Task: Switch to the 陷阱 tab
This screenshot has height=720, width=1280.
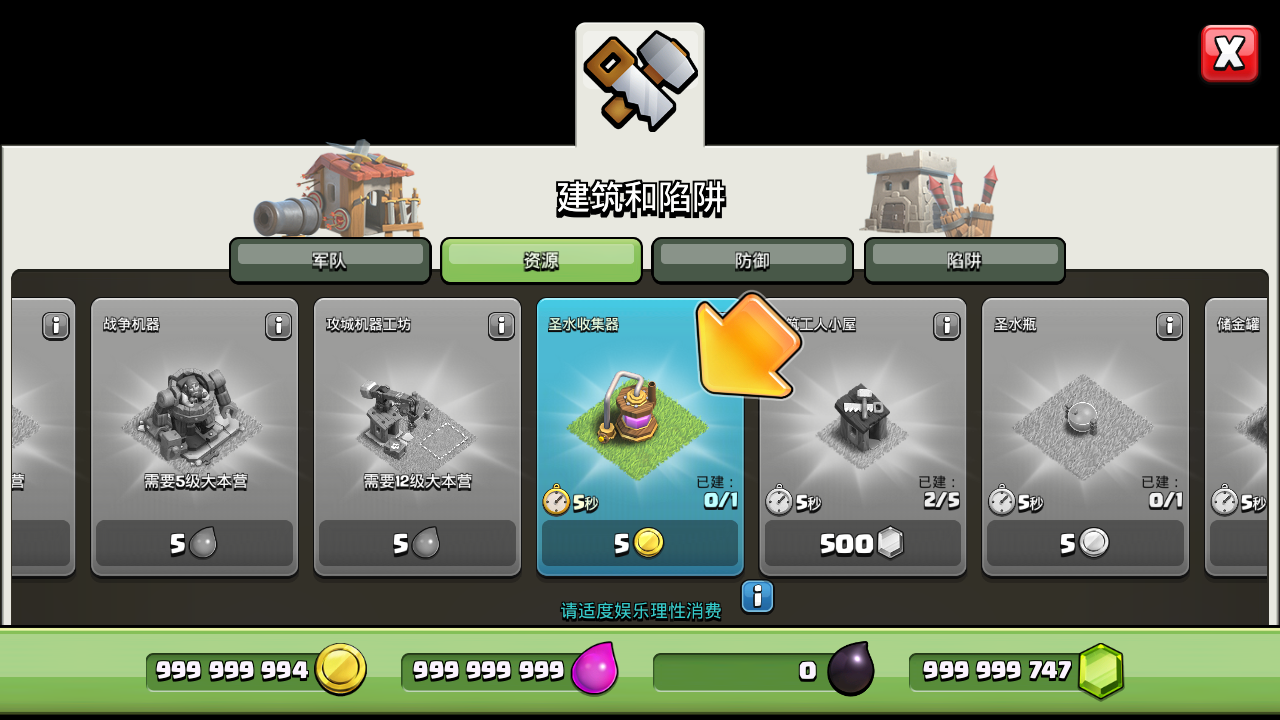Action: [x=964, y=260]
